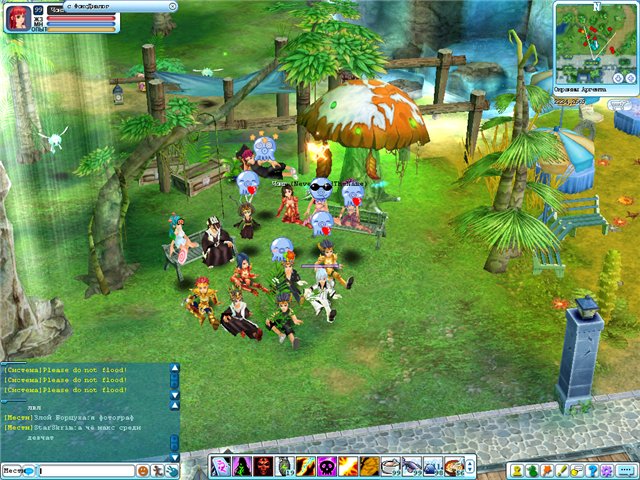Open the question mark help icon
Image resolution: width=640 pixels, height=480 pixels.
[x=594, y=469]
